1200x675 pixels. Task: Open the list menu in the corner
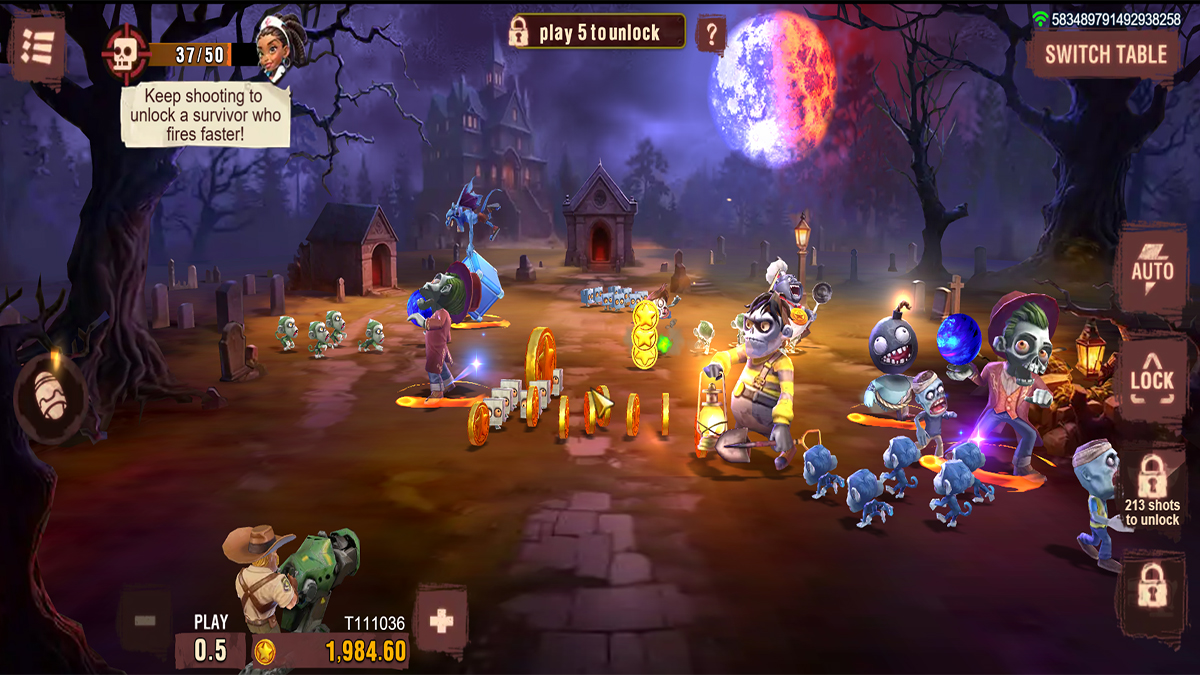coord(37,46)
